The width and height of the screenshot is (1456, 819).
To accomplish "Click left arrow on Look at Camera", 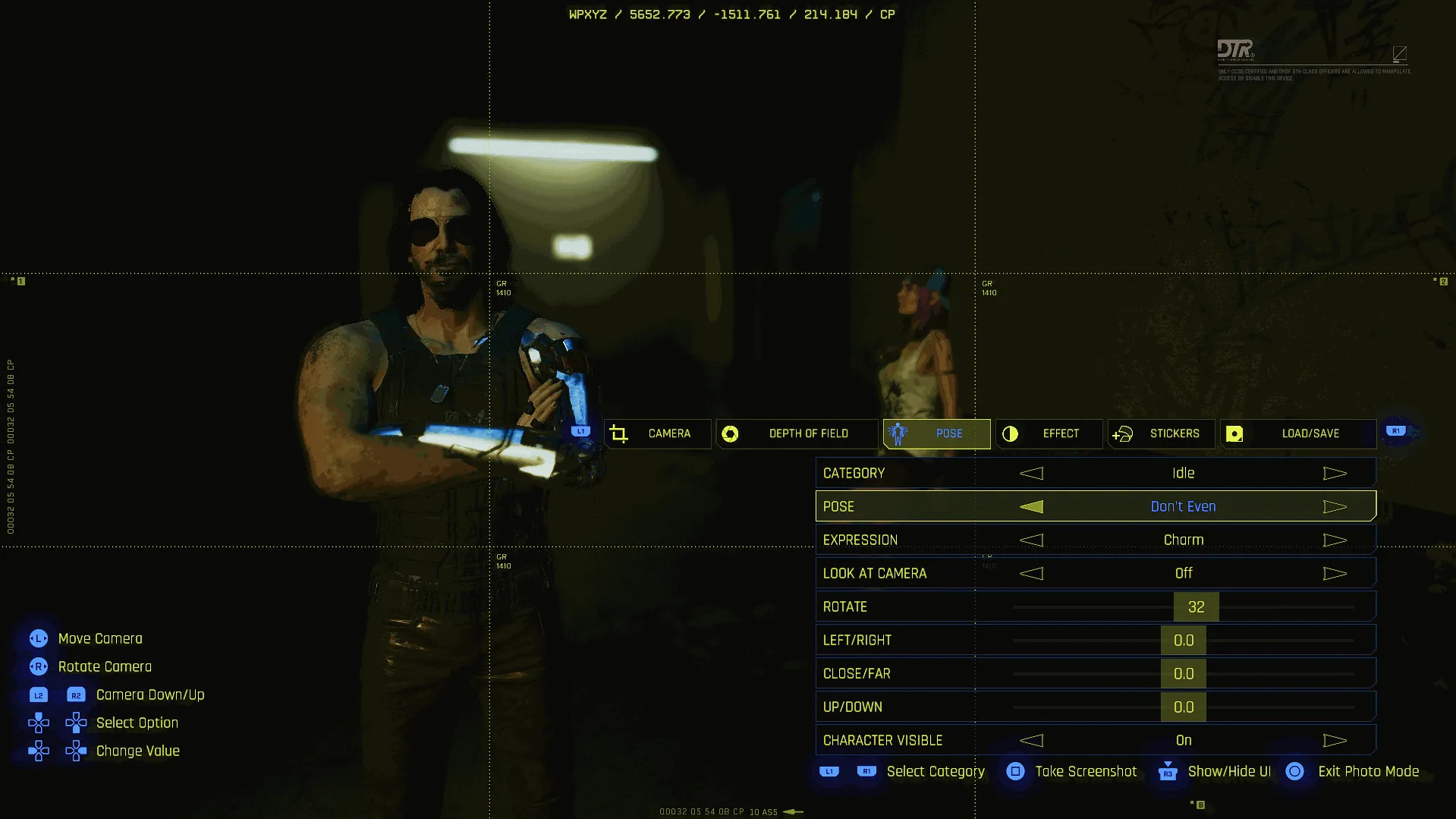I will pyautogui.click(x=1031, y=574).
